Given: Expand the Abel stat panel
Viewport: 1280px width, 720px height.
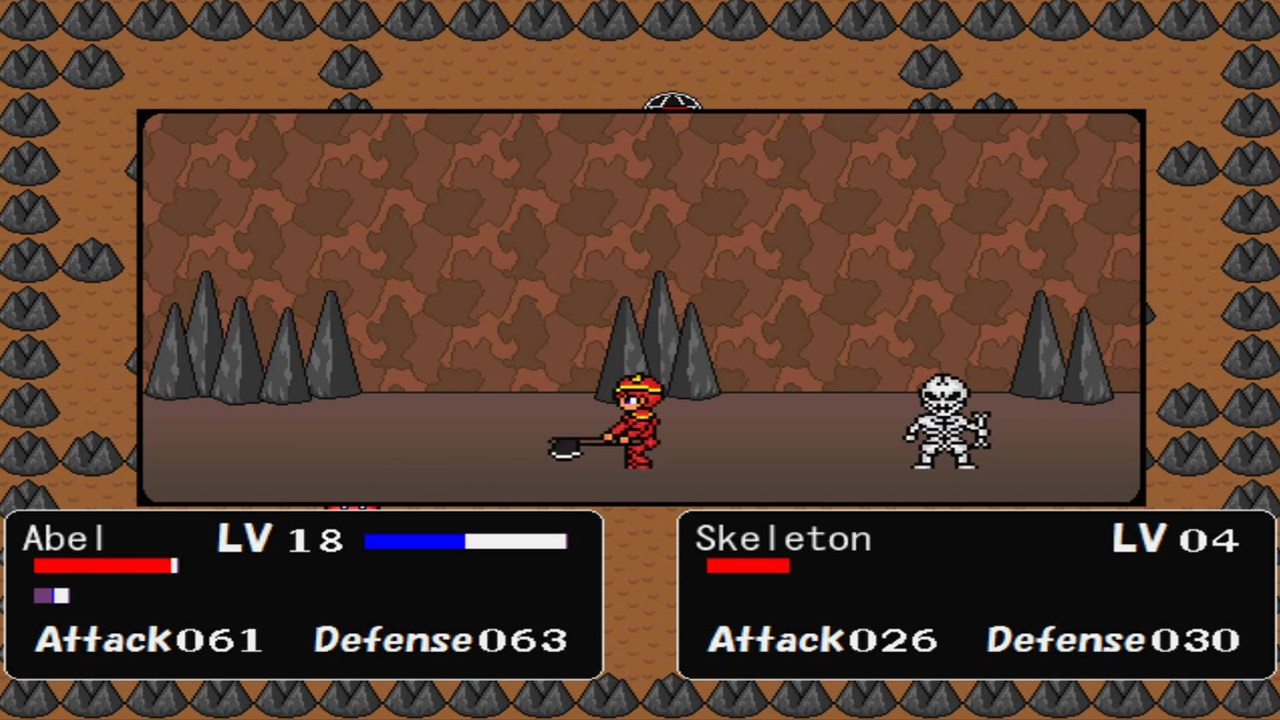Looking at the screenshot, I should [300, 595].
